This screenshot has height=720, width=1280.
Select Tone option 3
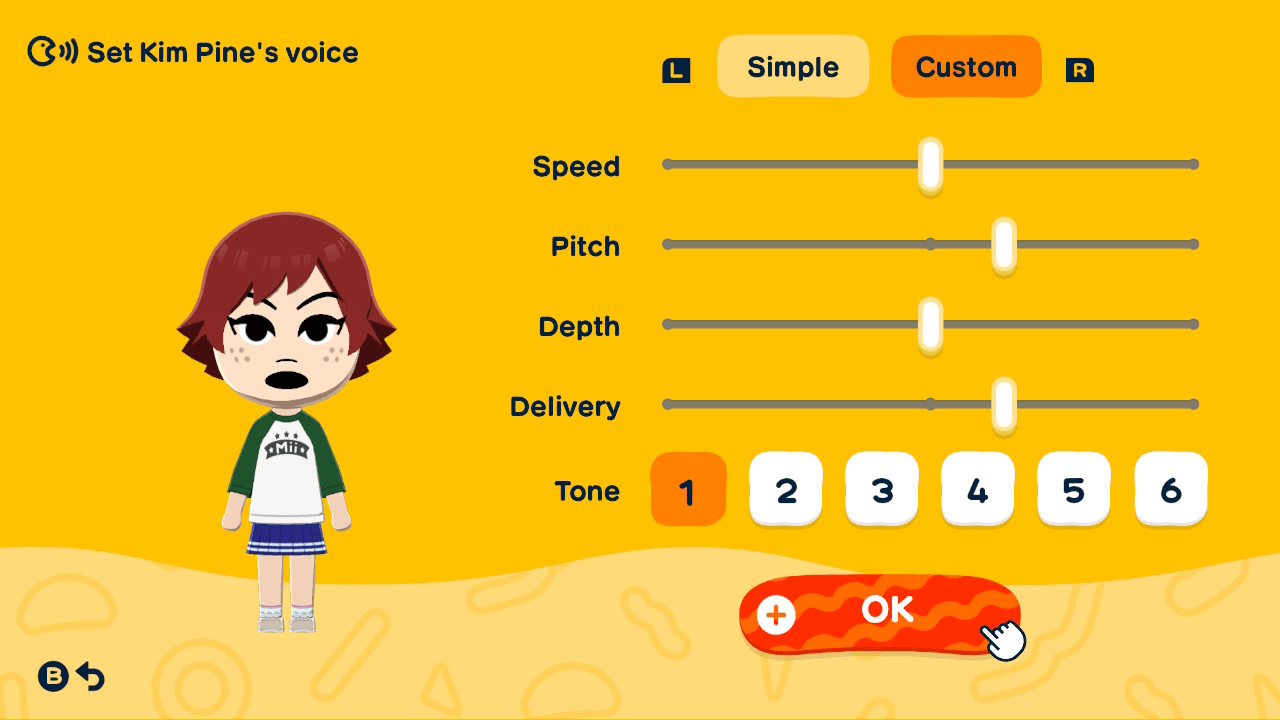click(882, 489)
